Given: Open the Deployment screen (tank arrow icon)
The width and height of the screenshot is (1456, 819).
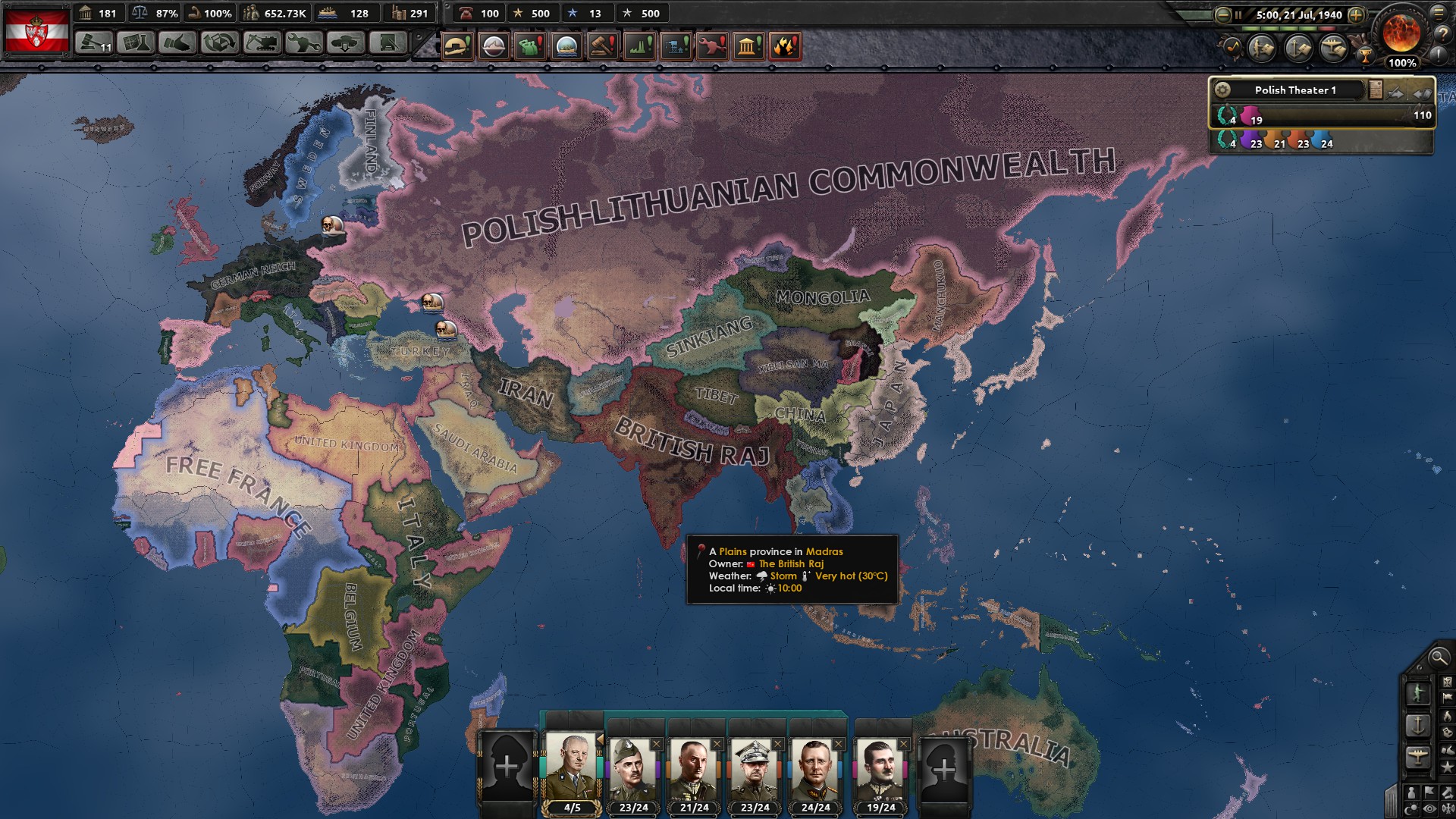Looking at the screenshot, I should tap(344, 43).
